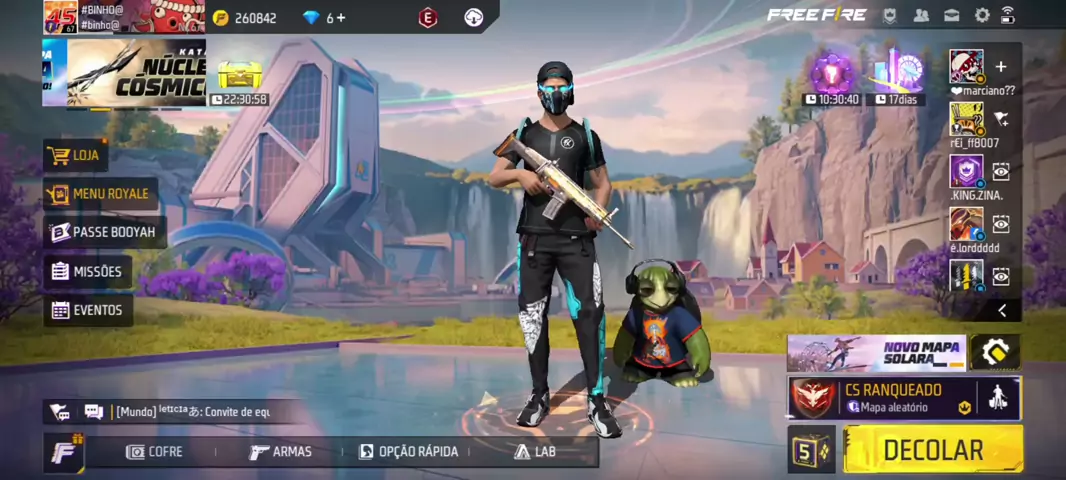Invite marciano?? with the plus button
This screenshot has width=1066, height=480.
point(1001,67)
